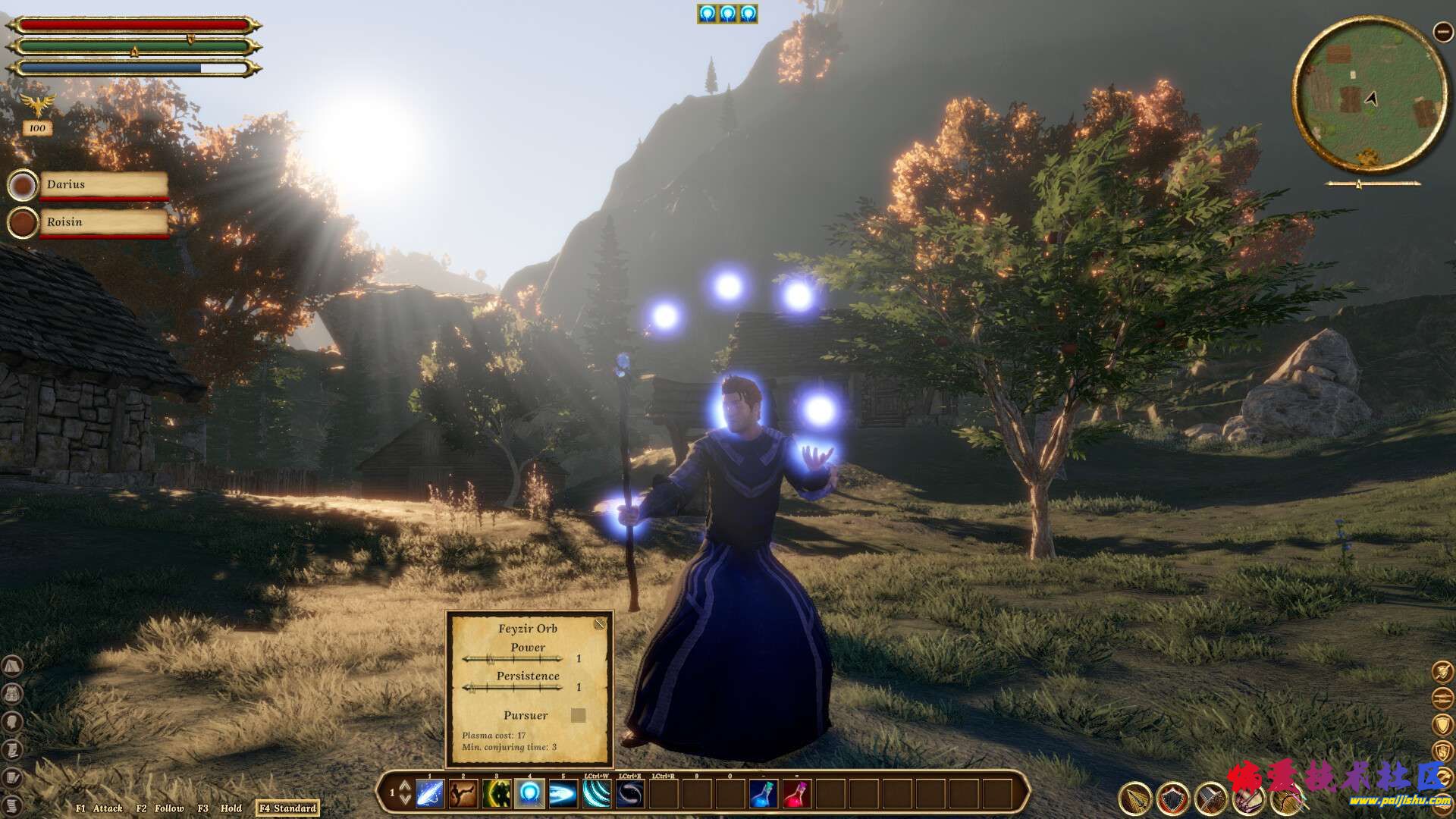Open the character head profile

13,721
